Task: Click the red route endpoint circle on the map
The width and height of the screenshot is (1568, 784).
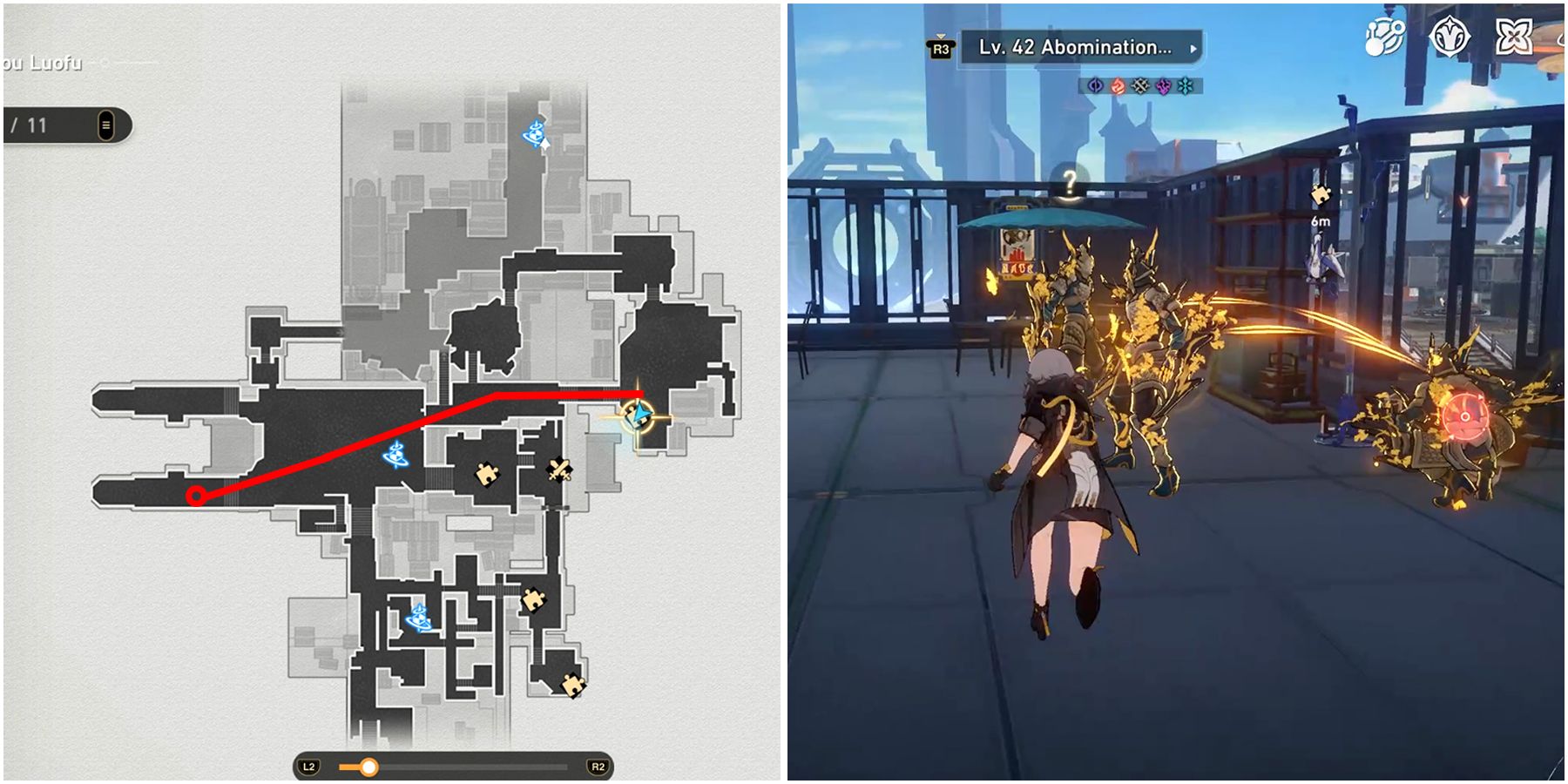Action: (196, 496)
